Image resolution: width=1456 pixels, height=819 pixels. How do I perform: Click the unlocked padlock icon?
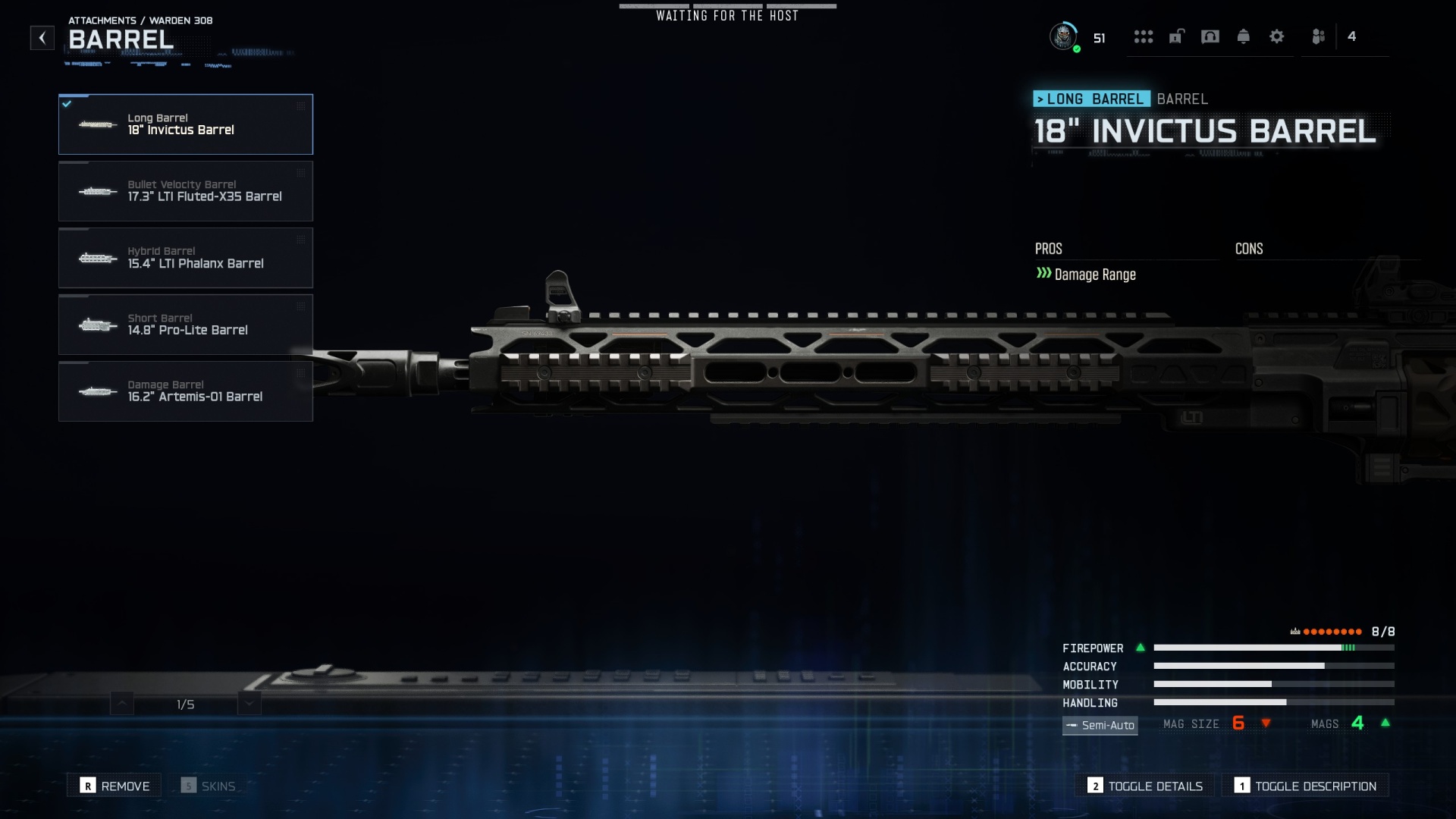coord(1175,36)
